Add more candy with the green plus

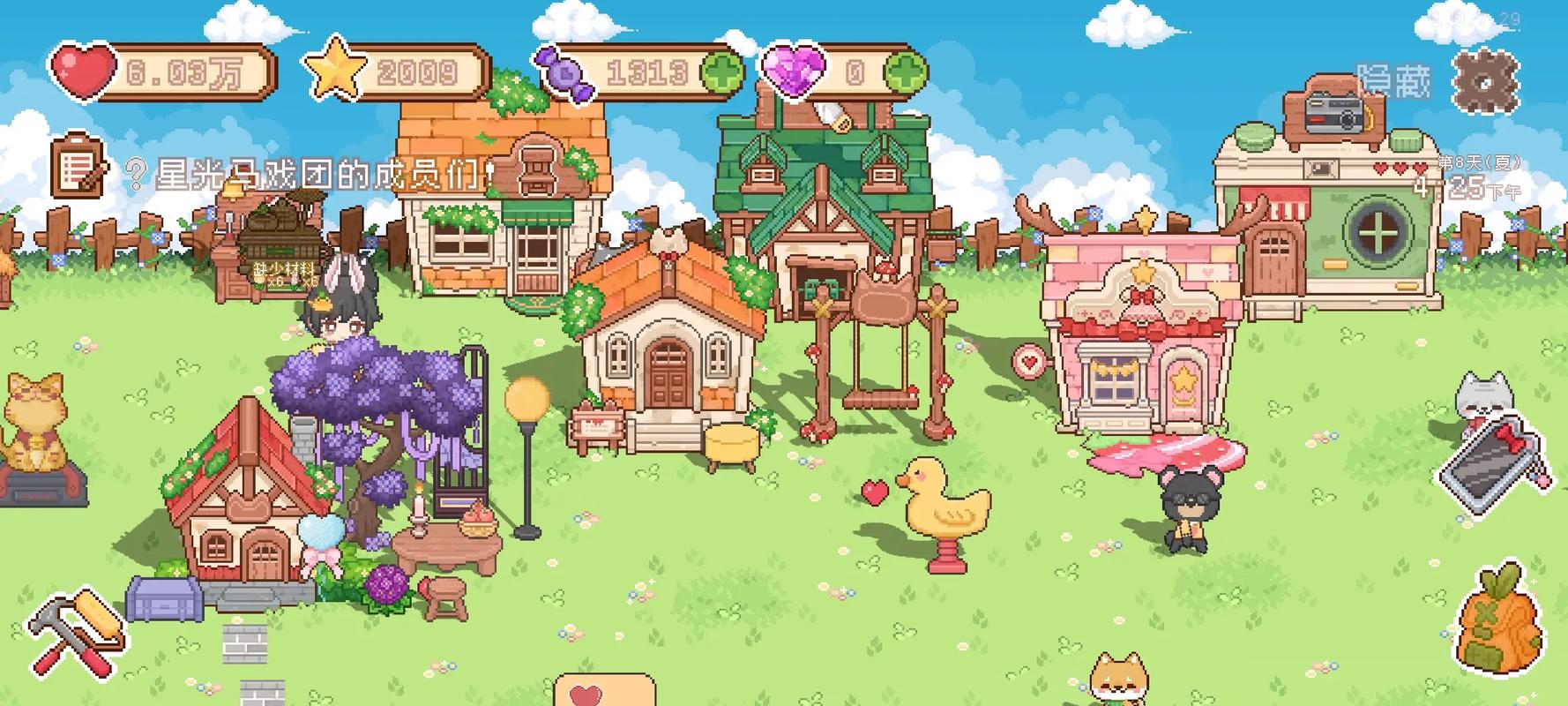(721, 72)
